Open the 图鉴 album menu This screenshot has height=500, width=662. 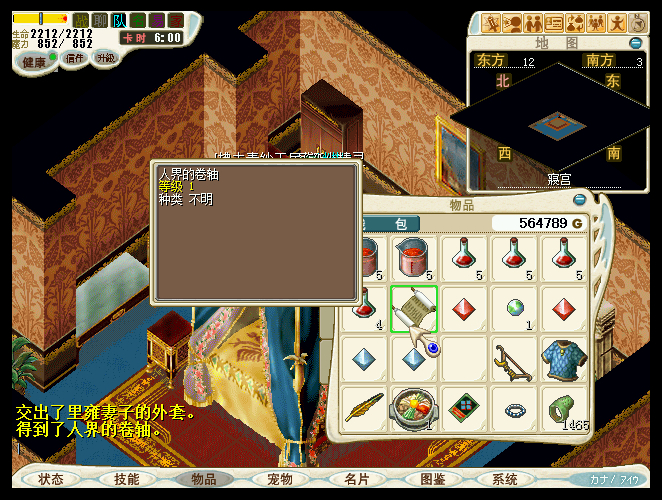(432, 479)
